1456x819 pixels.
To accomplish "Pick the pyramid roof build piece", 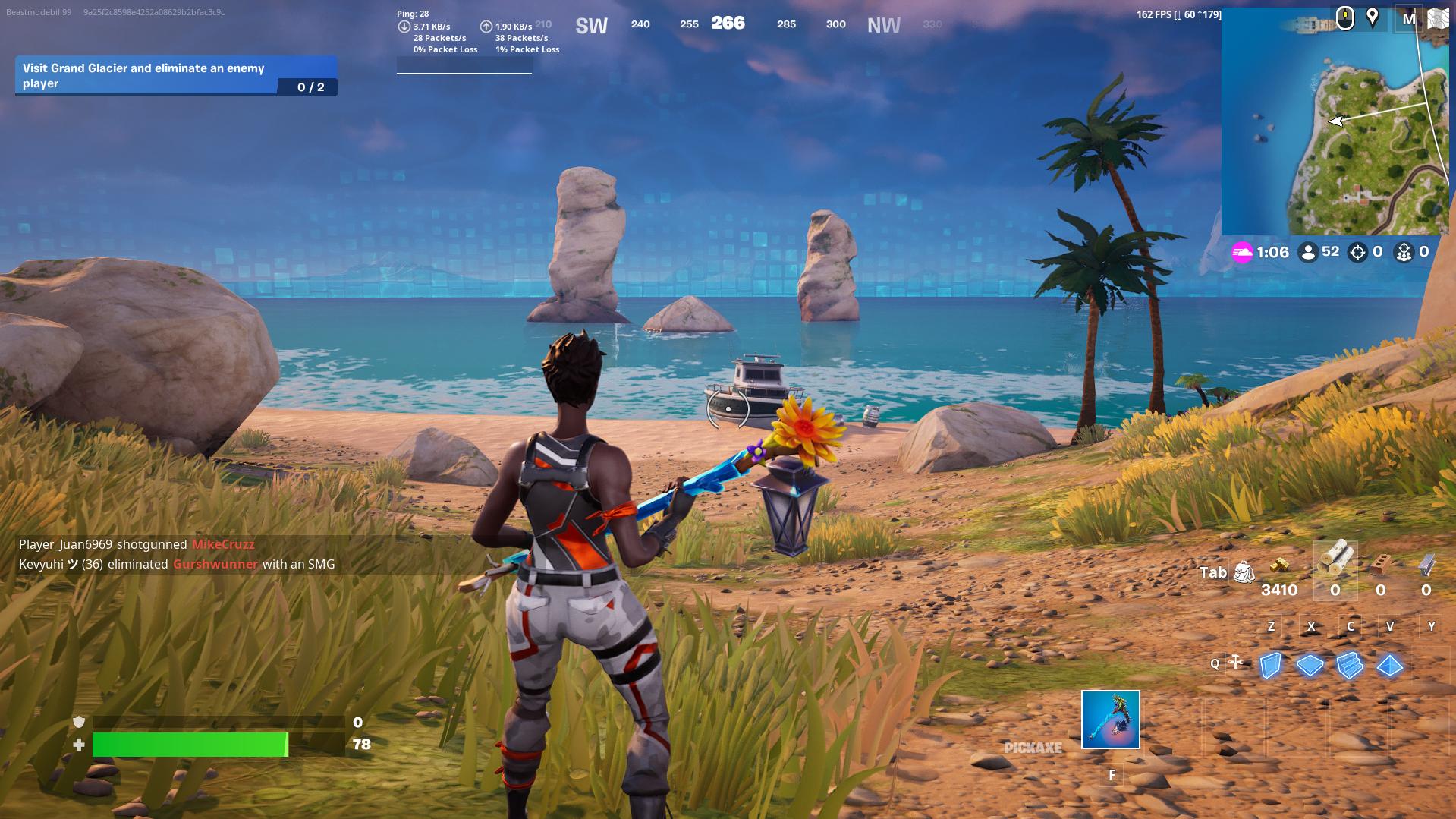I will (x=1390, y=666).
